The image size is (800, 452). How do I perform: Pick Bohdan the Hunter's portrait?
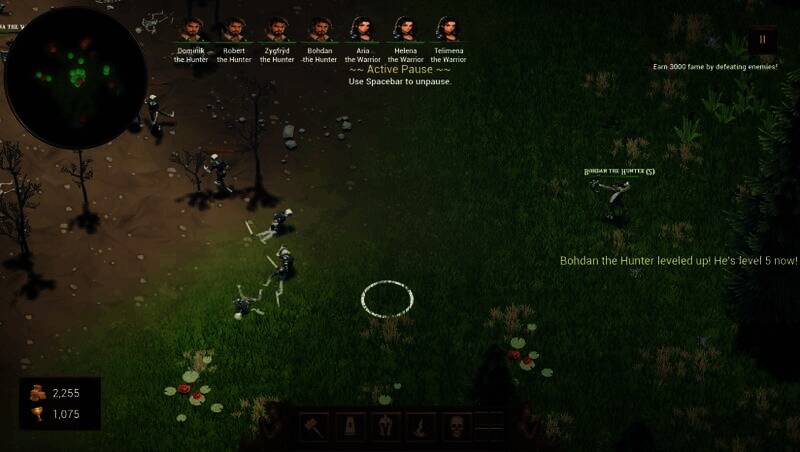tap(320, 28)
